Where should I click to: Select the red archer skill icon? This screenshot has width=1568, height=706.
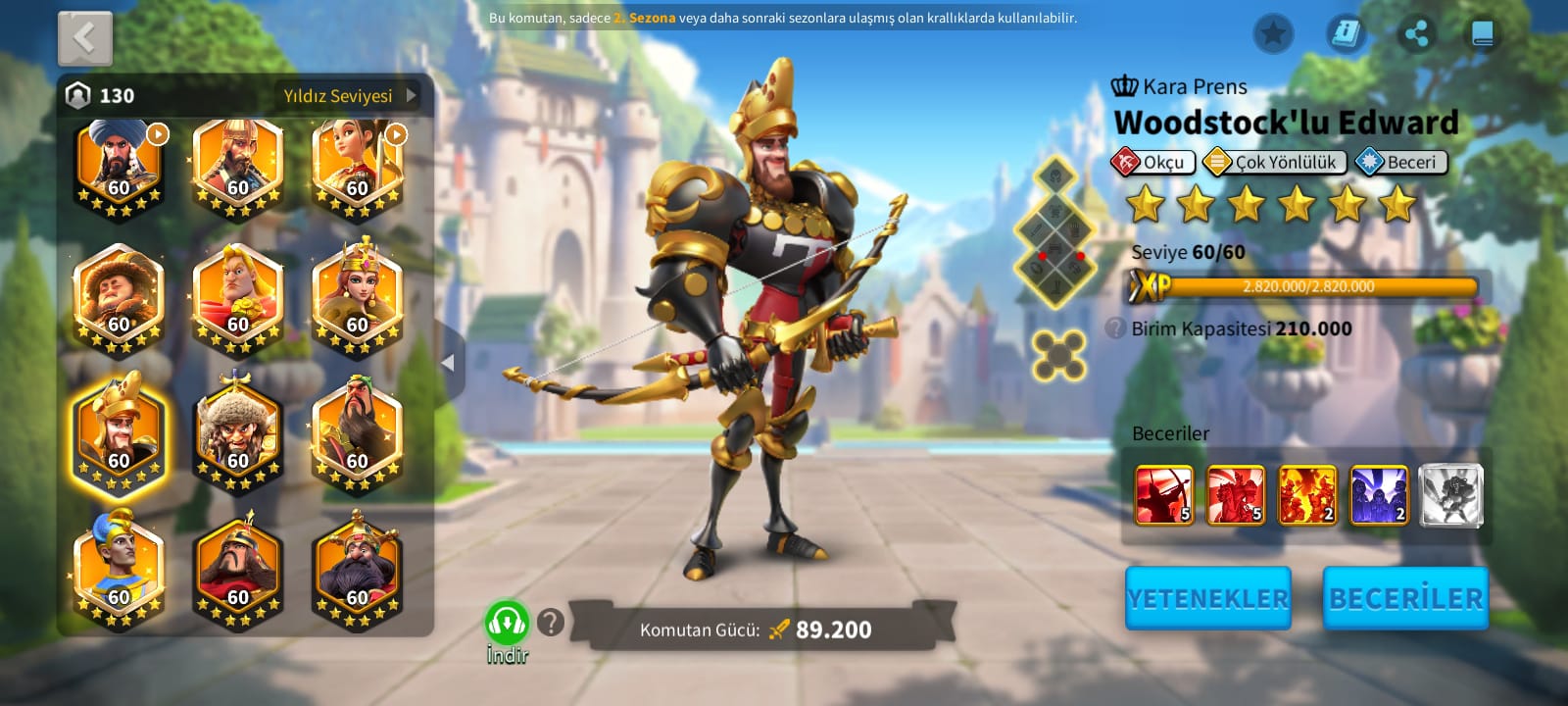[1163, 495]
